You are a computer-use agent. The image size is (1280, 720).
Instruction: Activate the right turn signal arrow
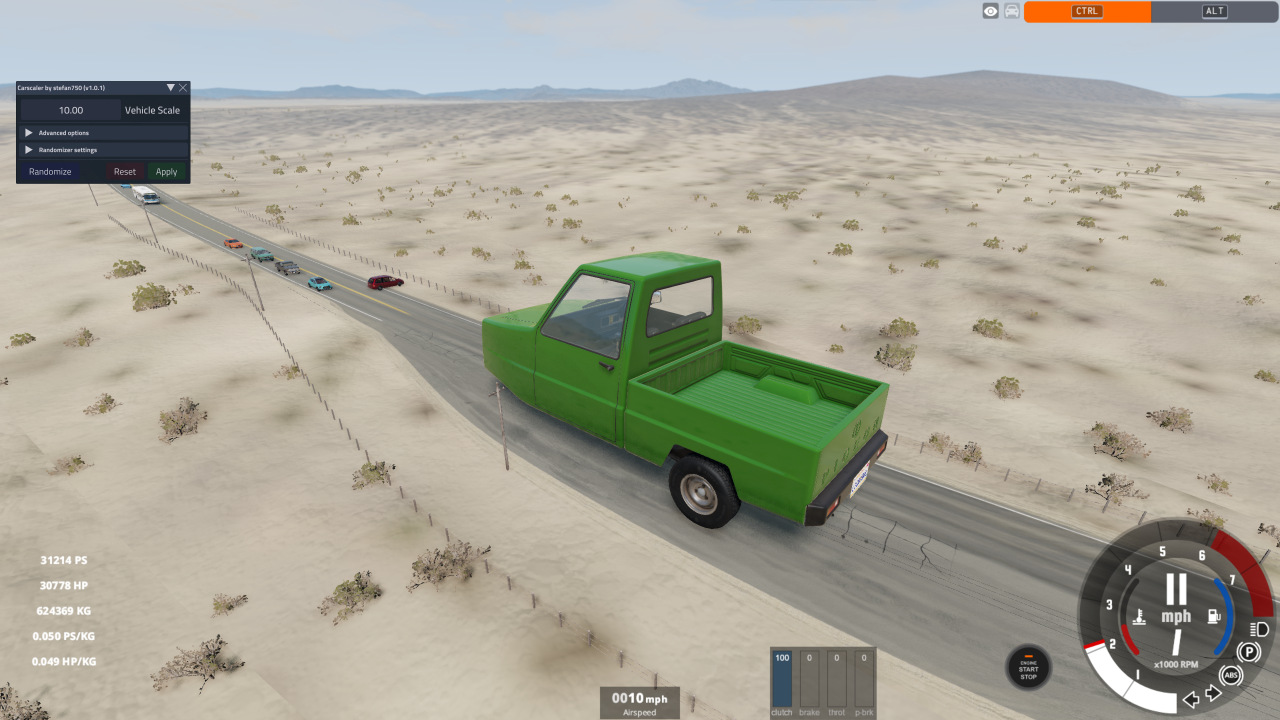pos(1212,694)
